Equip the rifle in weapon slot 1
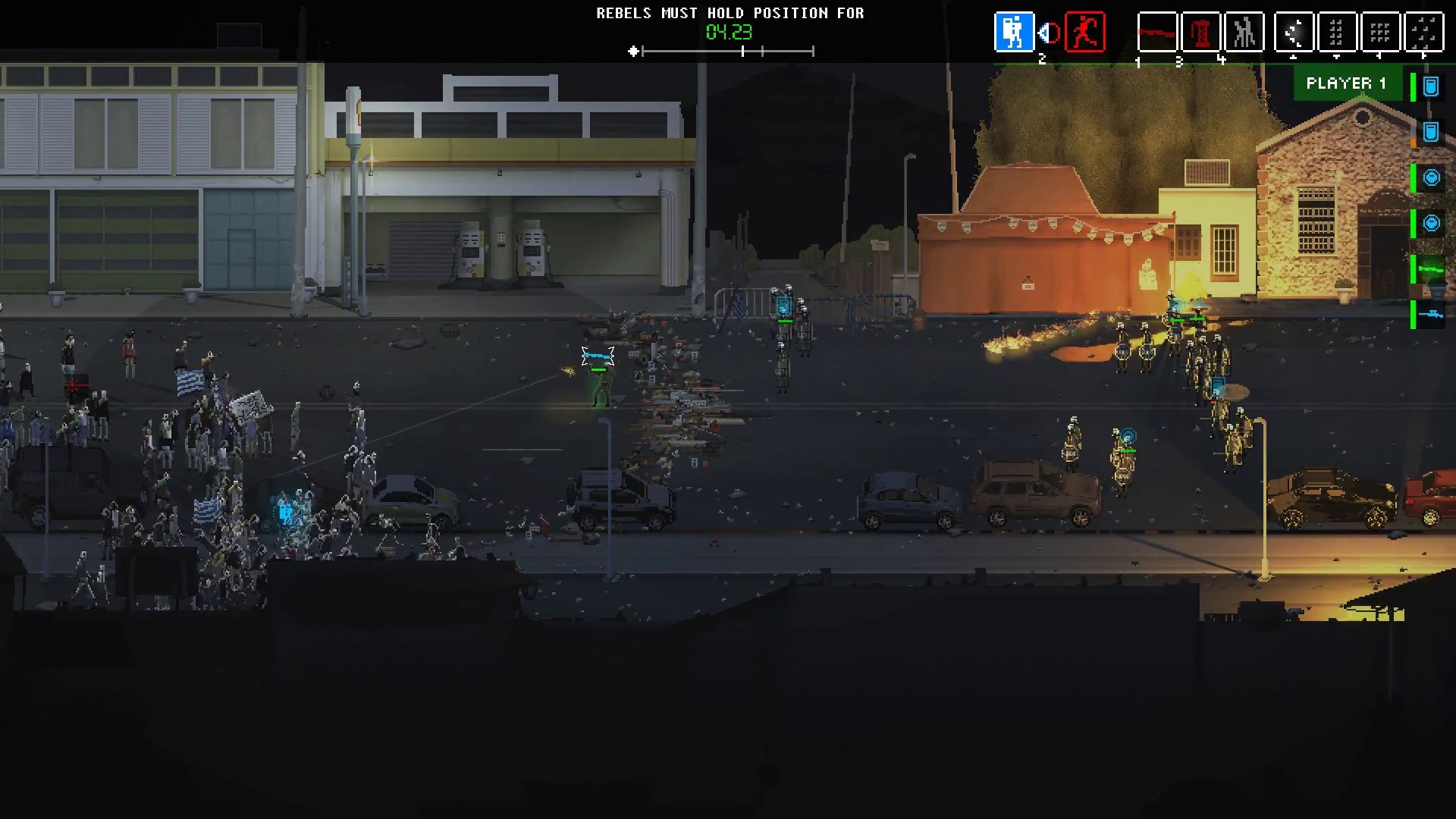The width and height of the screenshot is (1456, 819). 1158,33
